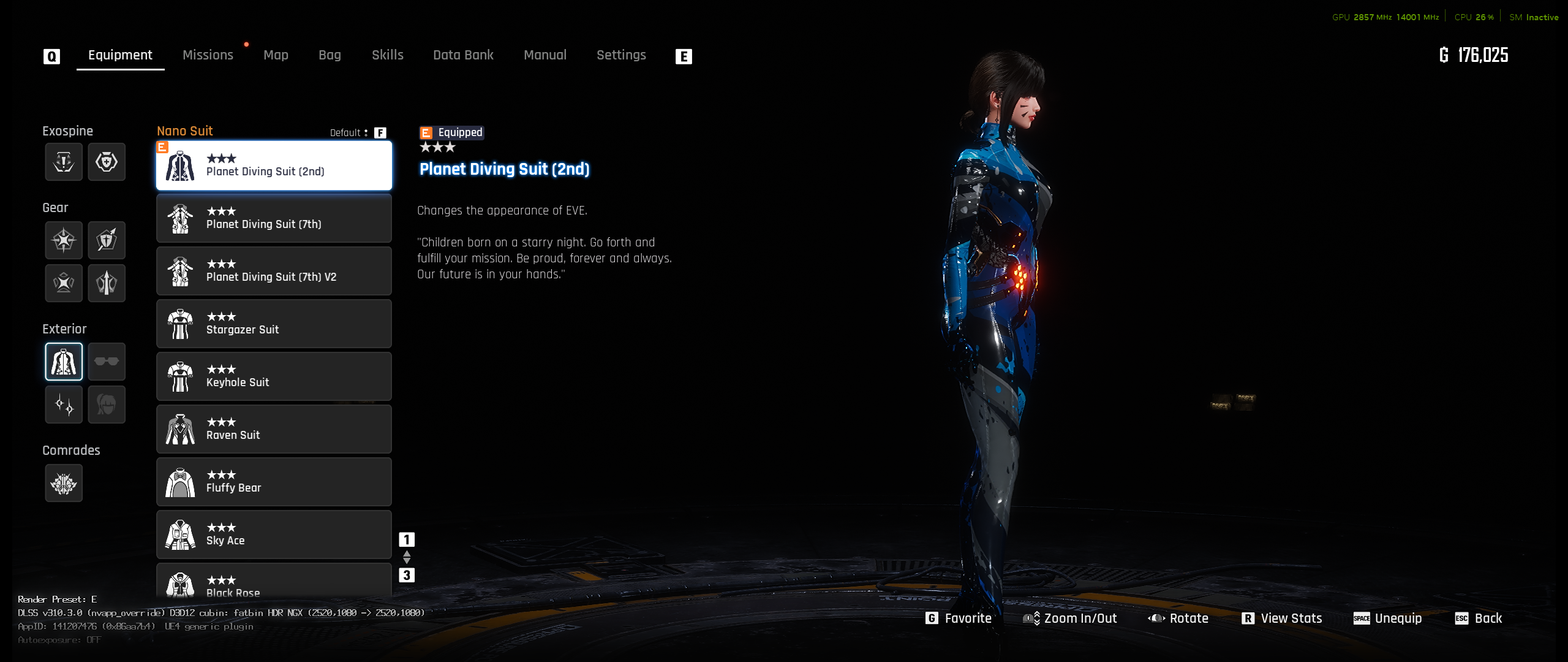Equip the Sky Ace suit row
The width and height of the screenshot is (1568, 662).
(274, 535)
